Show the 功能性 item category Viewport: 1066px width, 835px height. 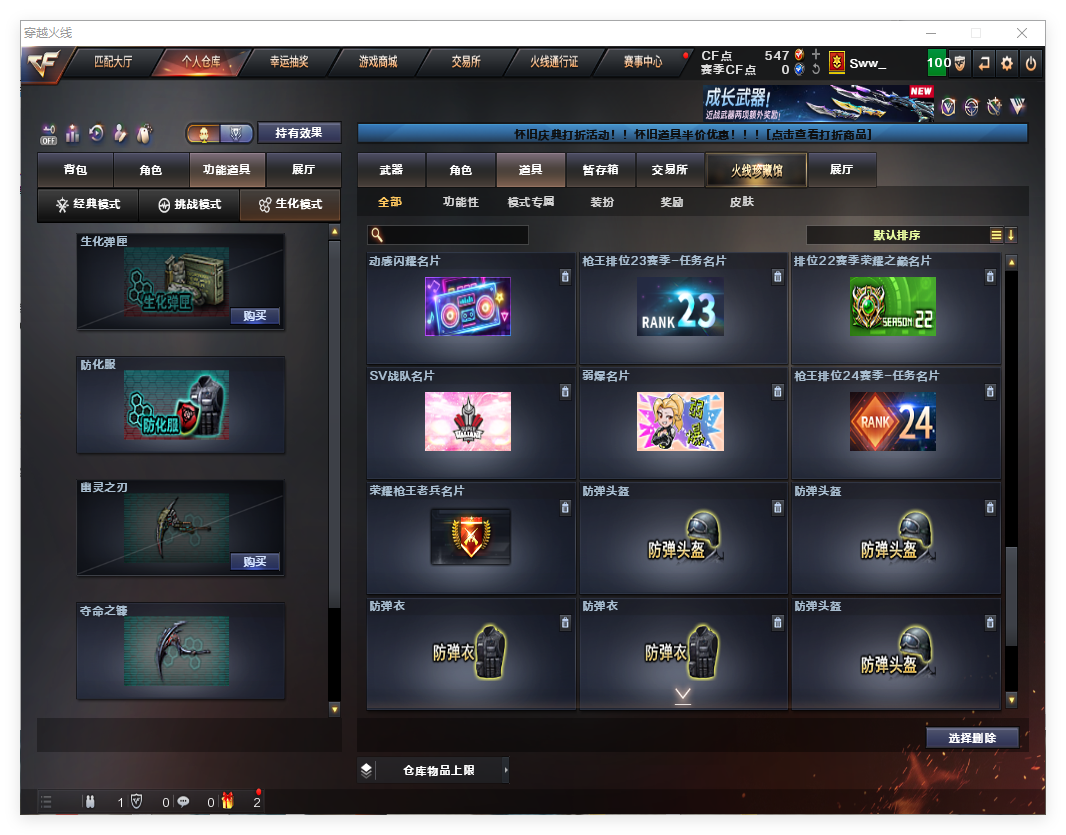[x=461, y=202]
